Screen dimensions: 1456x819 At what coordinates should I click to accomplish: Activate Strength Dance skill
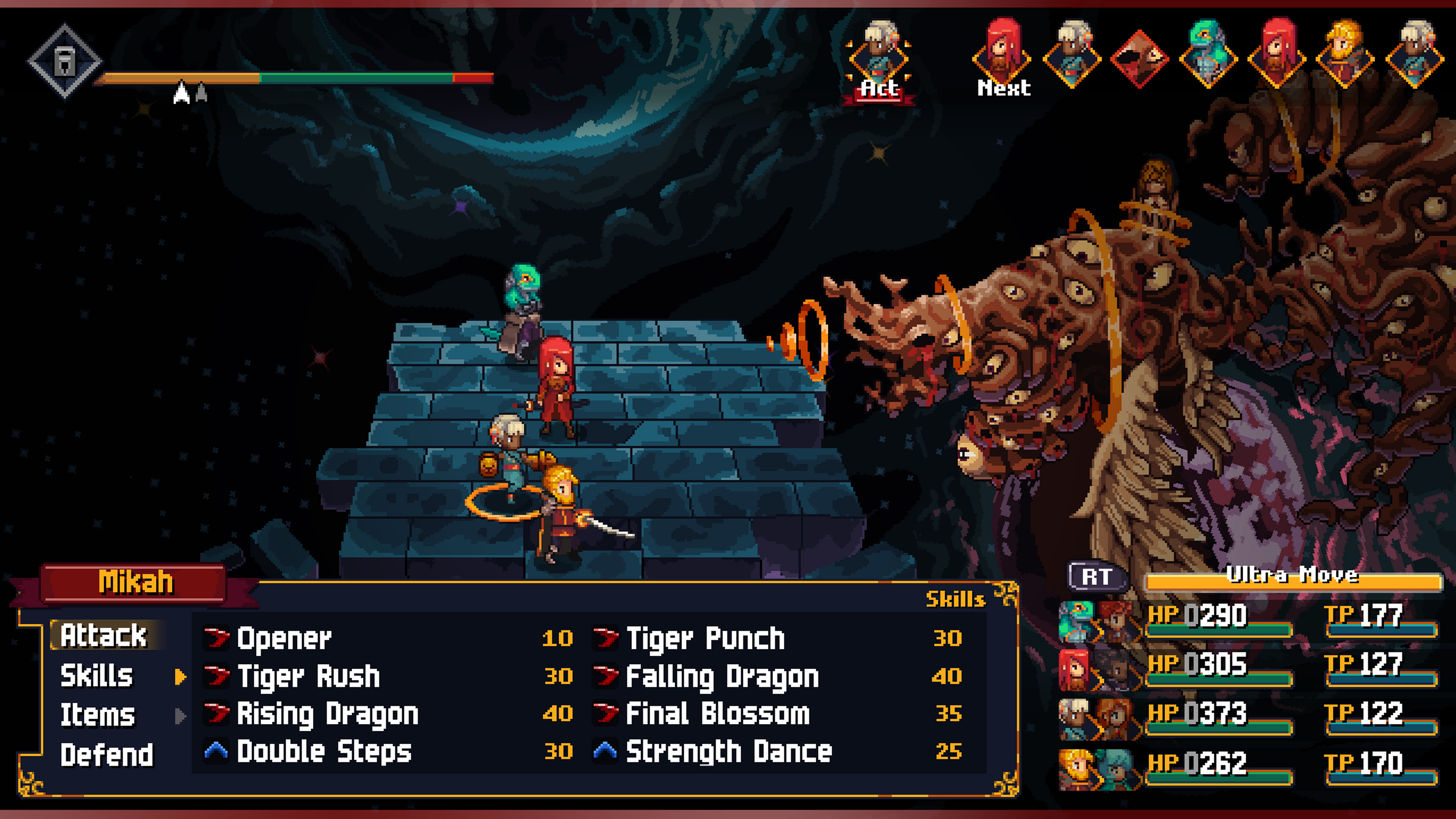point(729,752)
